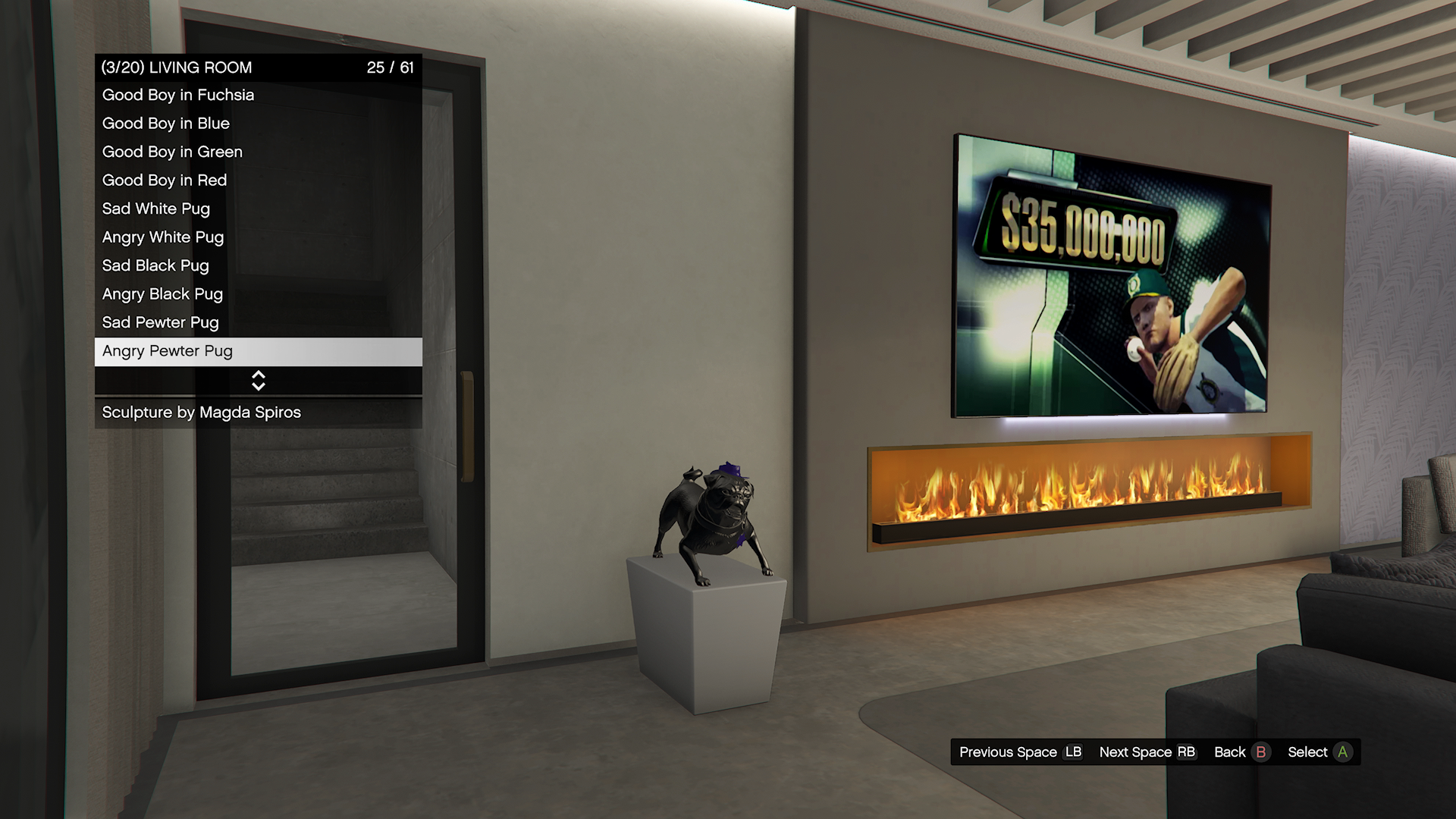
Task: Click the list scroll arrows indicator
Action: 258,381
